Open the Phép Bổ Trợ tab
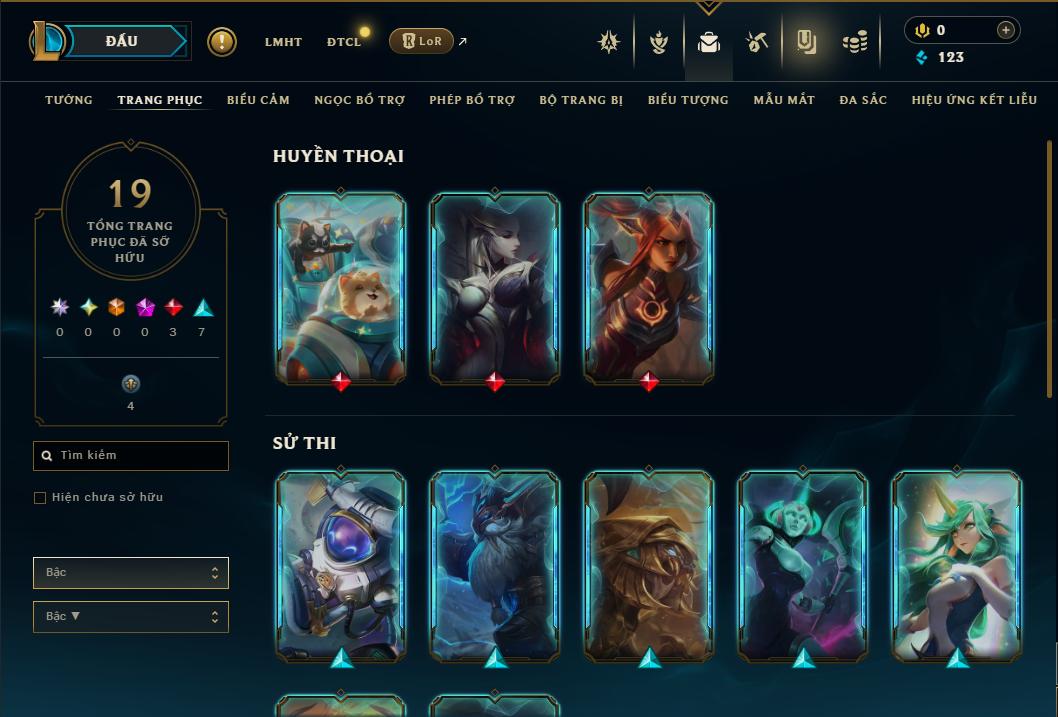This screenshot has width=1058, height=717. (x=472, y=100)
